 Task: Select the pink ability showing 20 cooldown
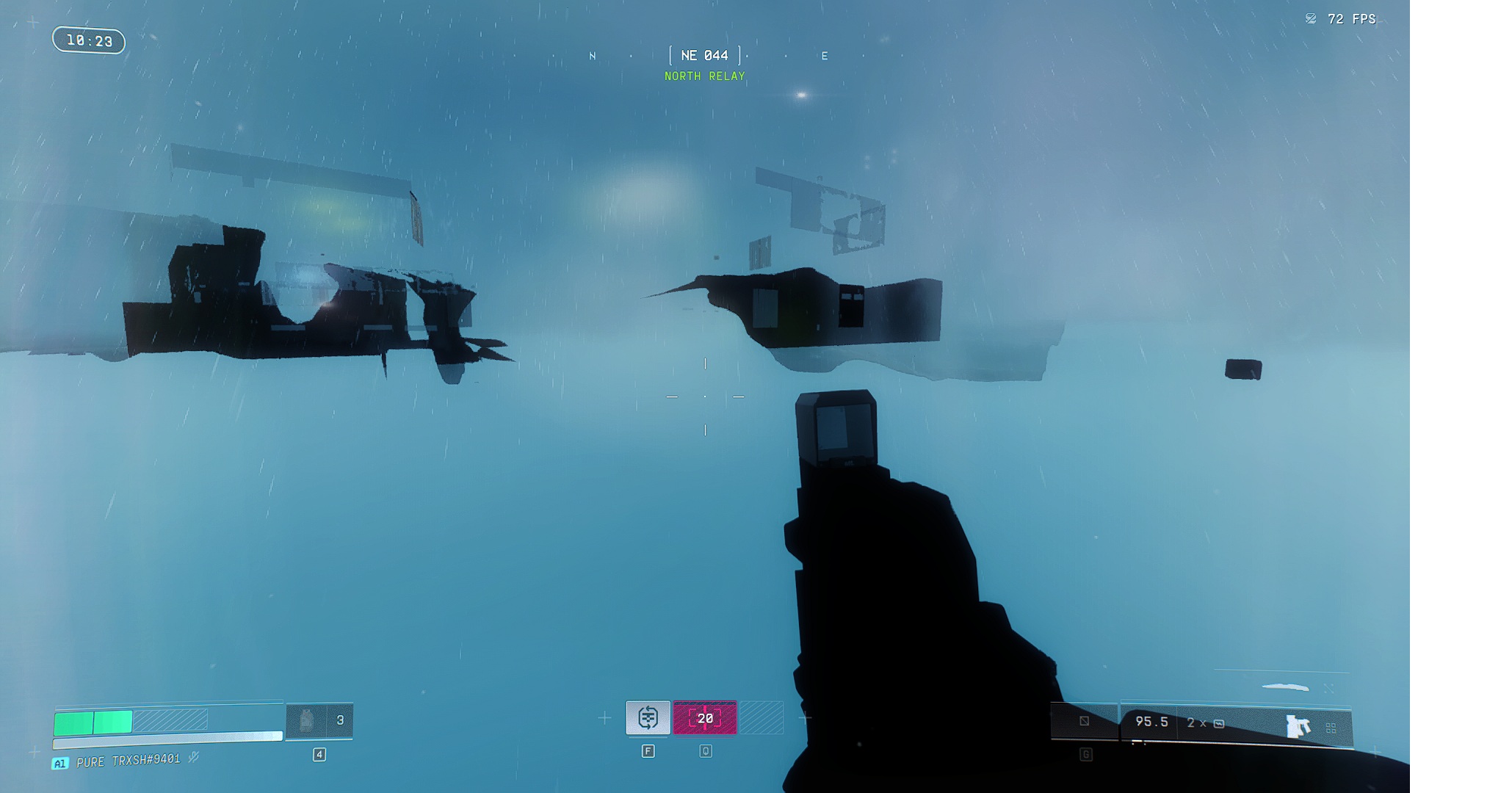[705, 718]
